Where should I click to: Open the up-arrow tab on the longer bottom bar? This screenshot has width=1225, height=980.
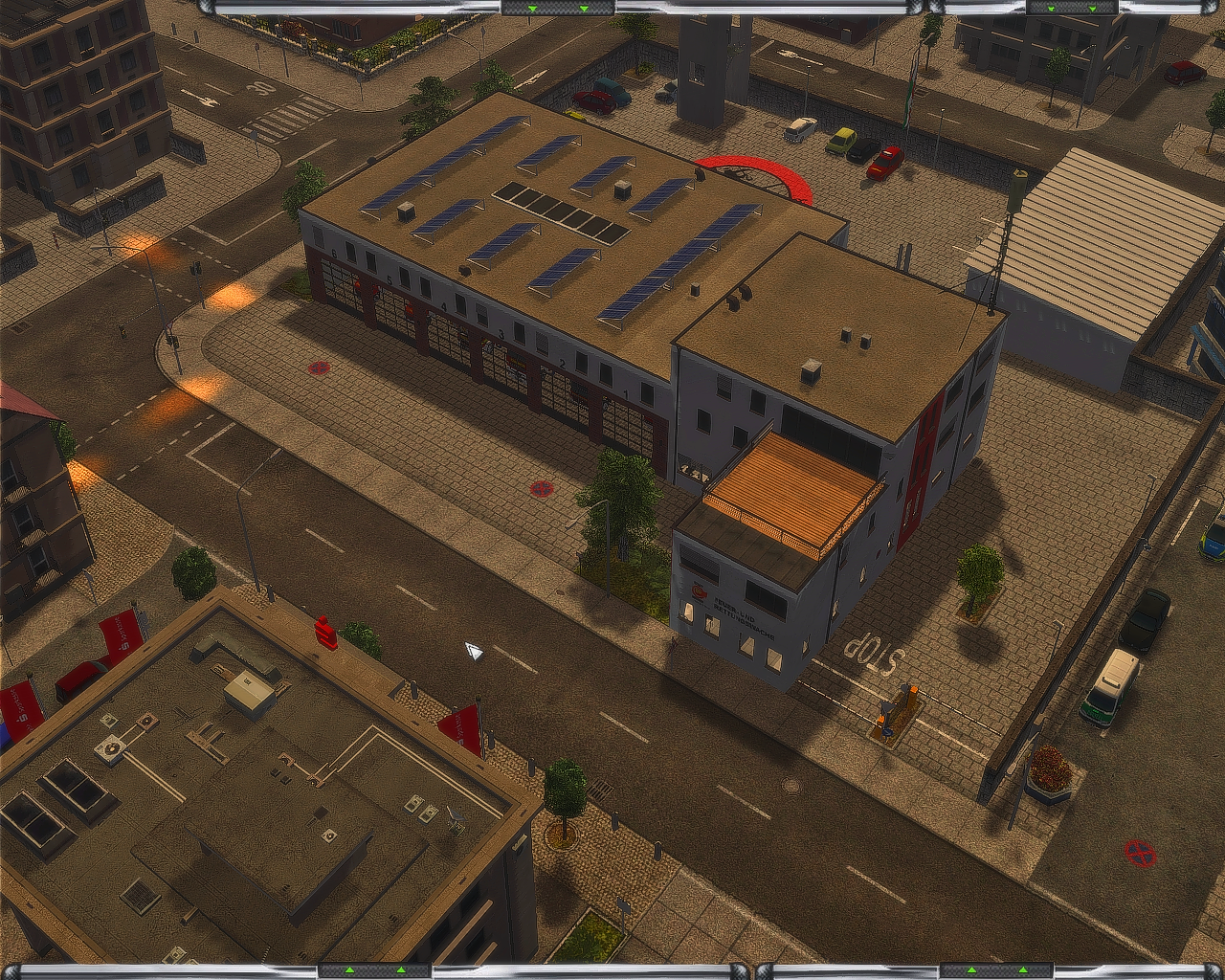click(374, 970)
